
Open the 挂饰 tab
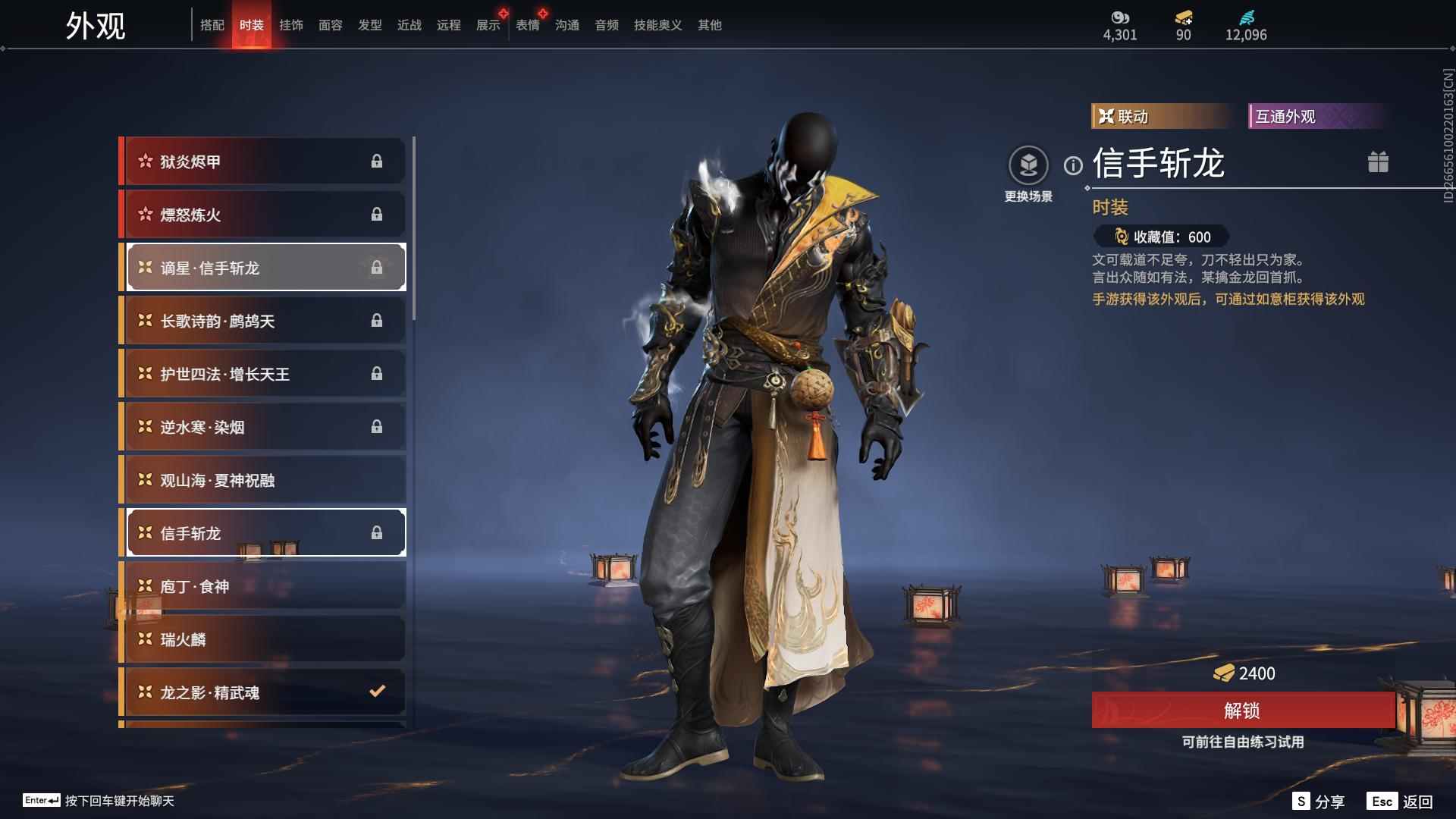pos(290,25)
